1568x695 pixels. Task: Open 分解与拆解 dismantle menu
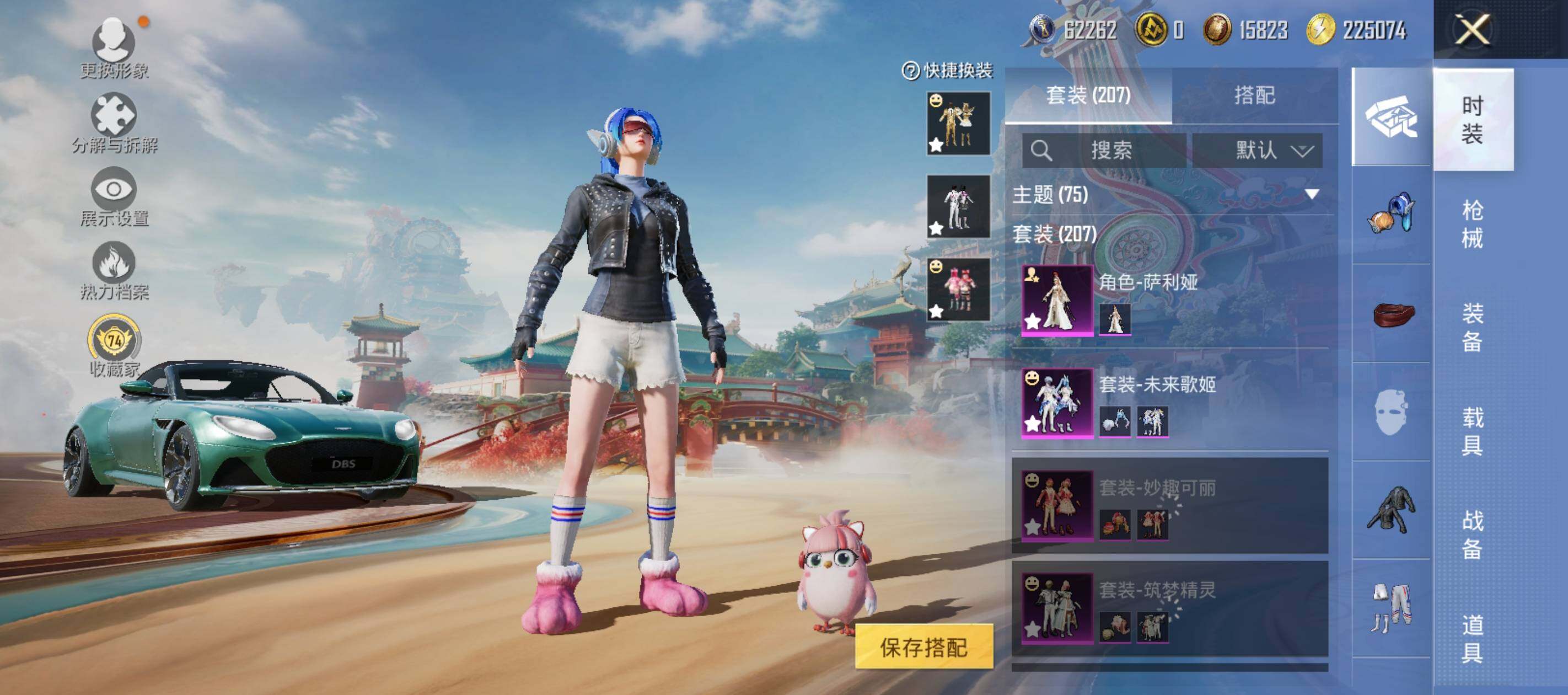[x=114, y=123]
